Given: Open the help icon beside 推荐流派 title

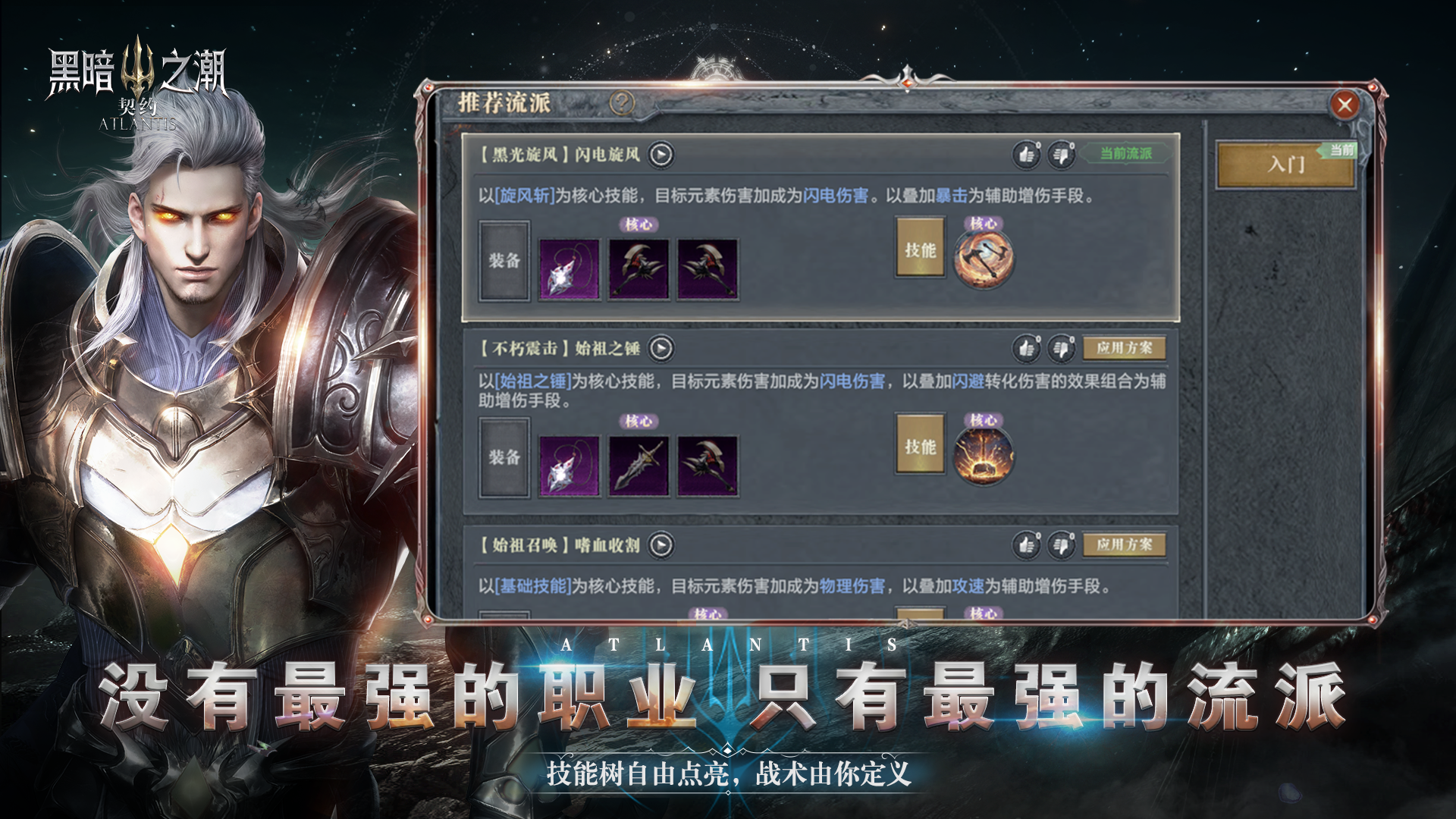Looking at the screenshot, I should [620, 101].
